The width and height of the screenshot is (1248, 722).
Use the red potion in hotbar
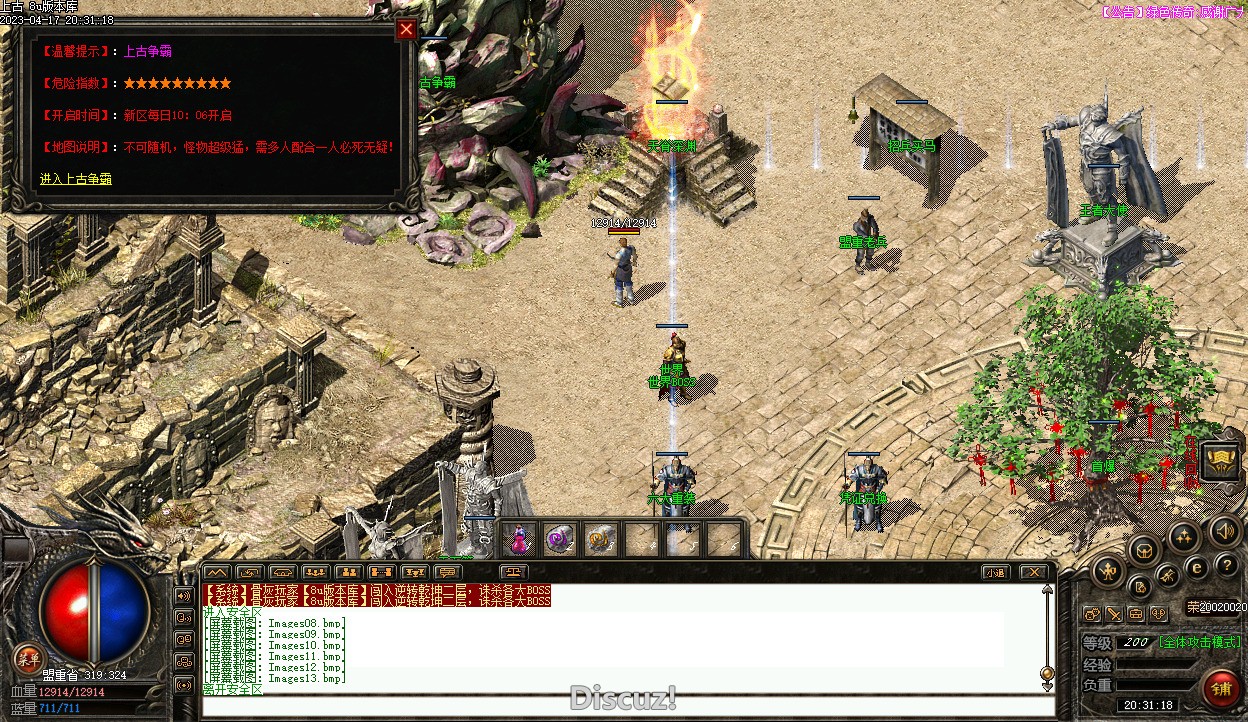coord(520,540)
